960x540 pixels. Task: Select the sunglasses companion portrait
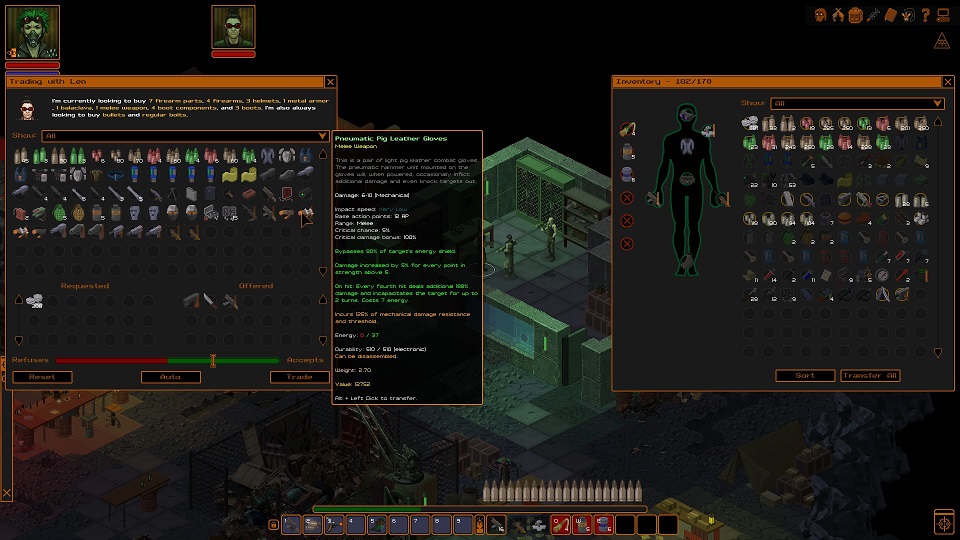(233, 28)
